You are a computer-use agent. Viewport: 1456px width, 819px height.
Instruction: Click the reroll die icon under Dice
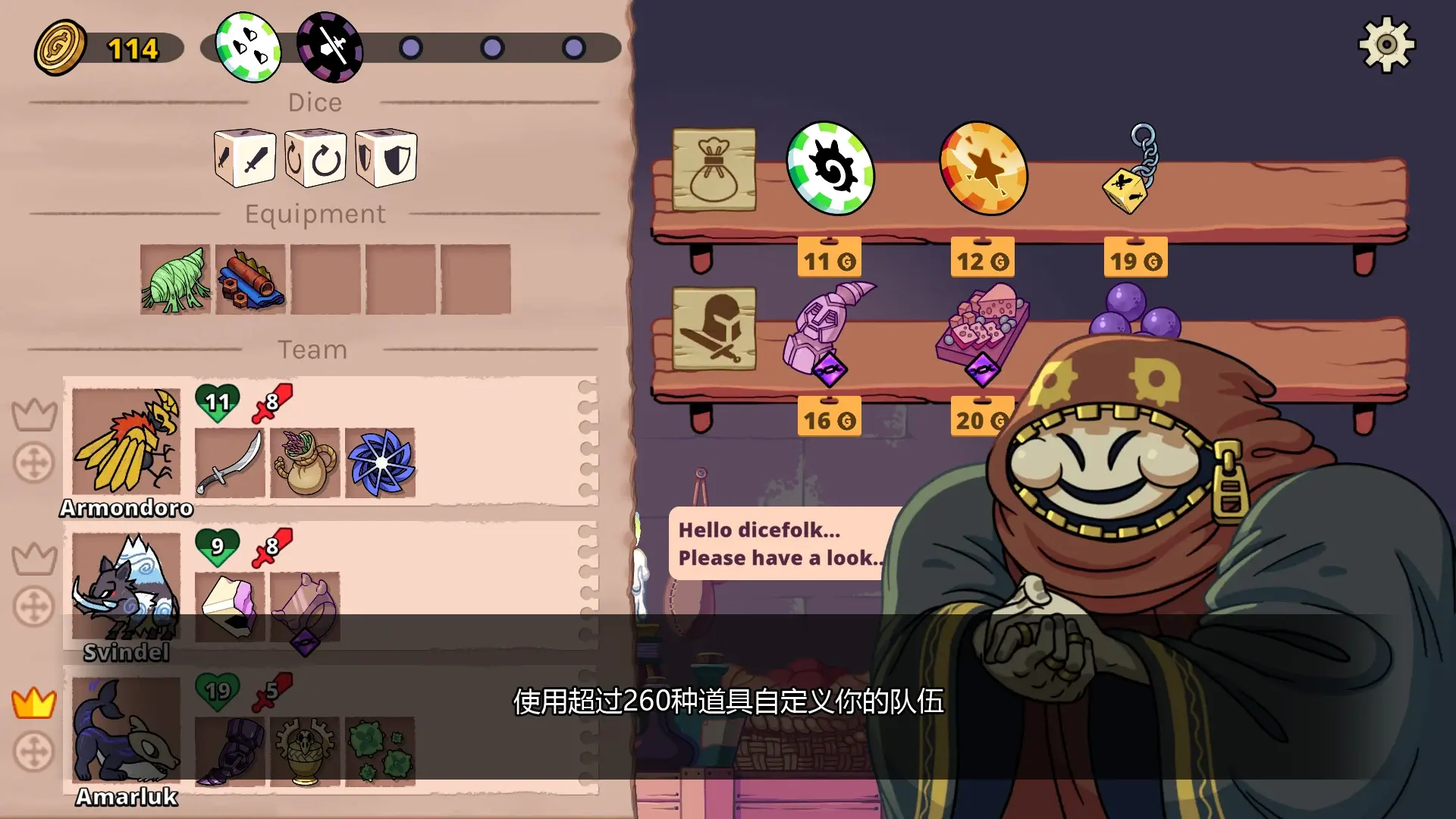(315, 157)
